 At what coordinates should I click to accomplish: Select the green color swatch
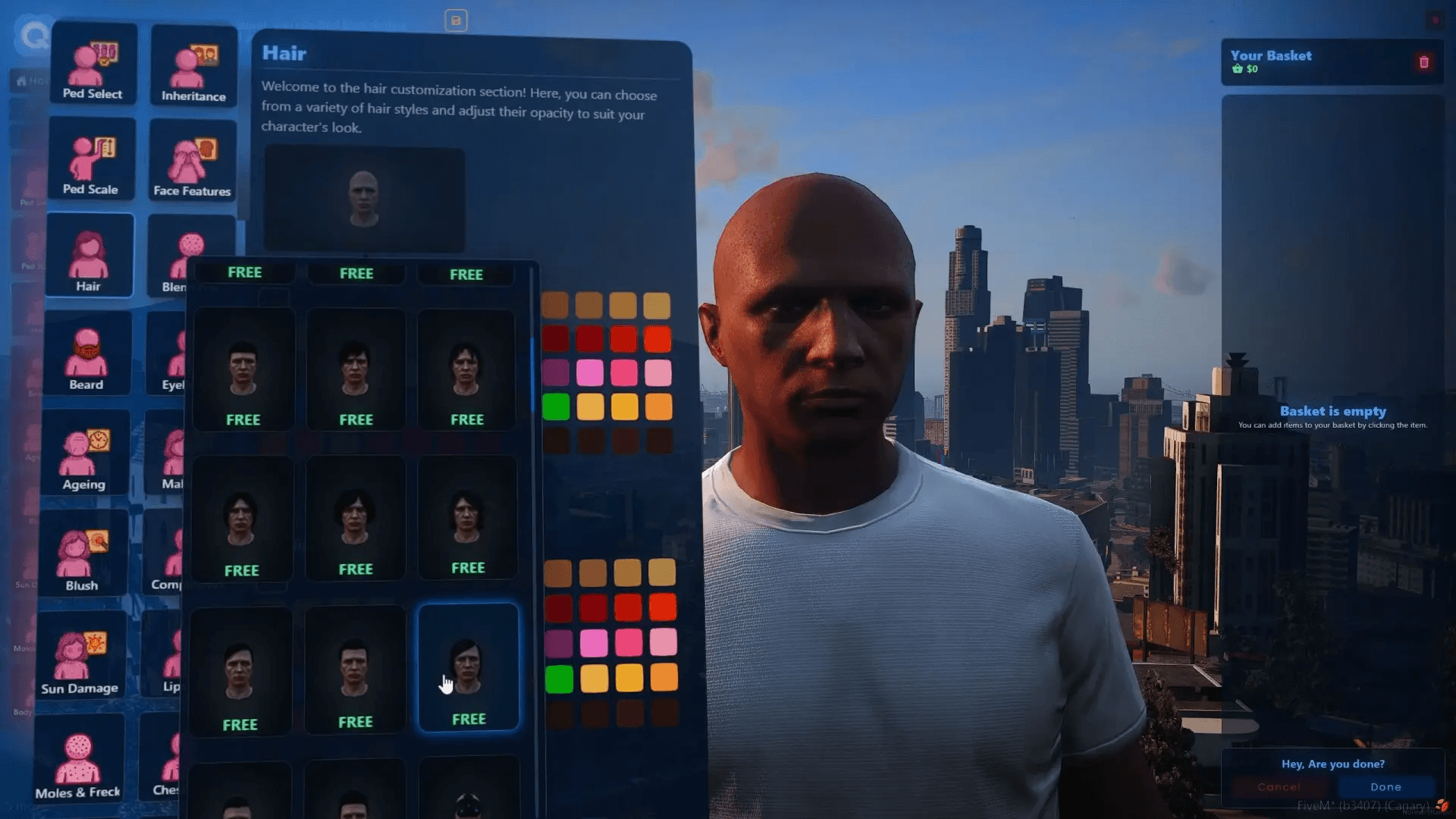point(557,407)
